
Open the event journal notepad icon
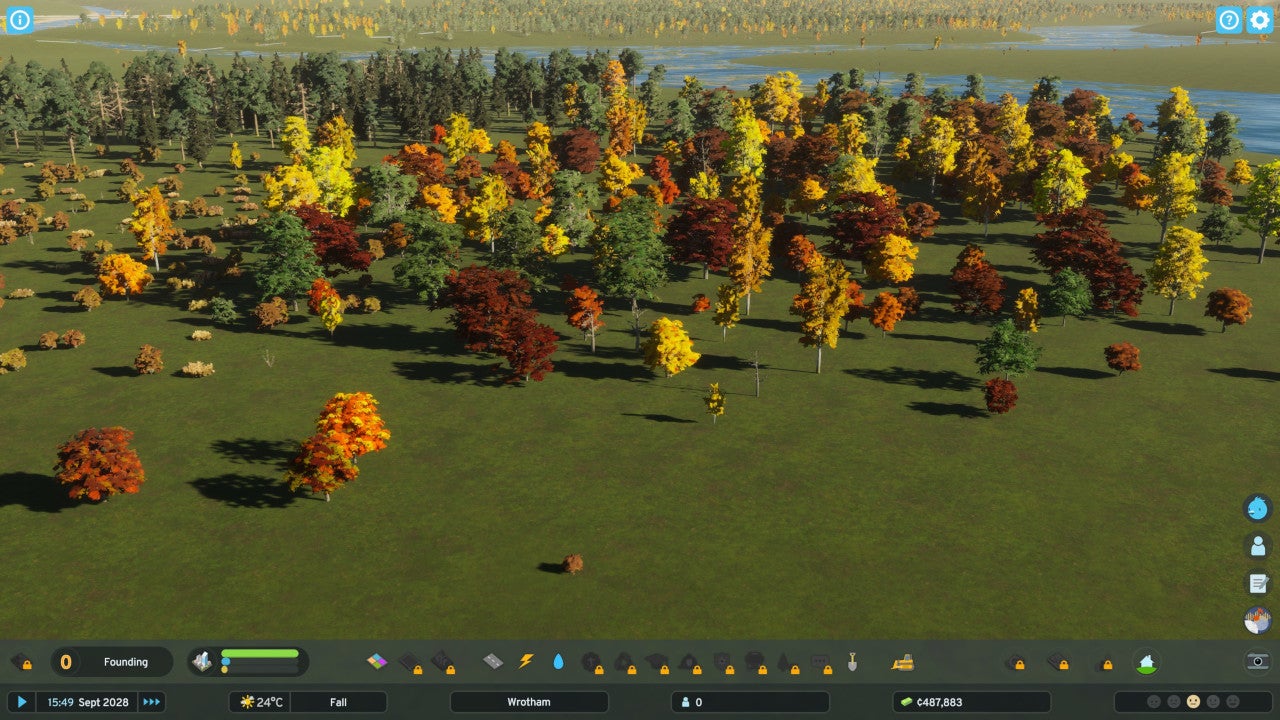(1257, 583)
